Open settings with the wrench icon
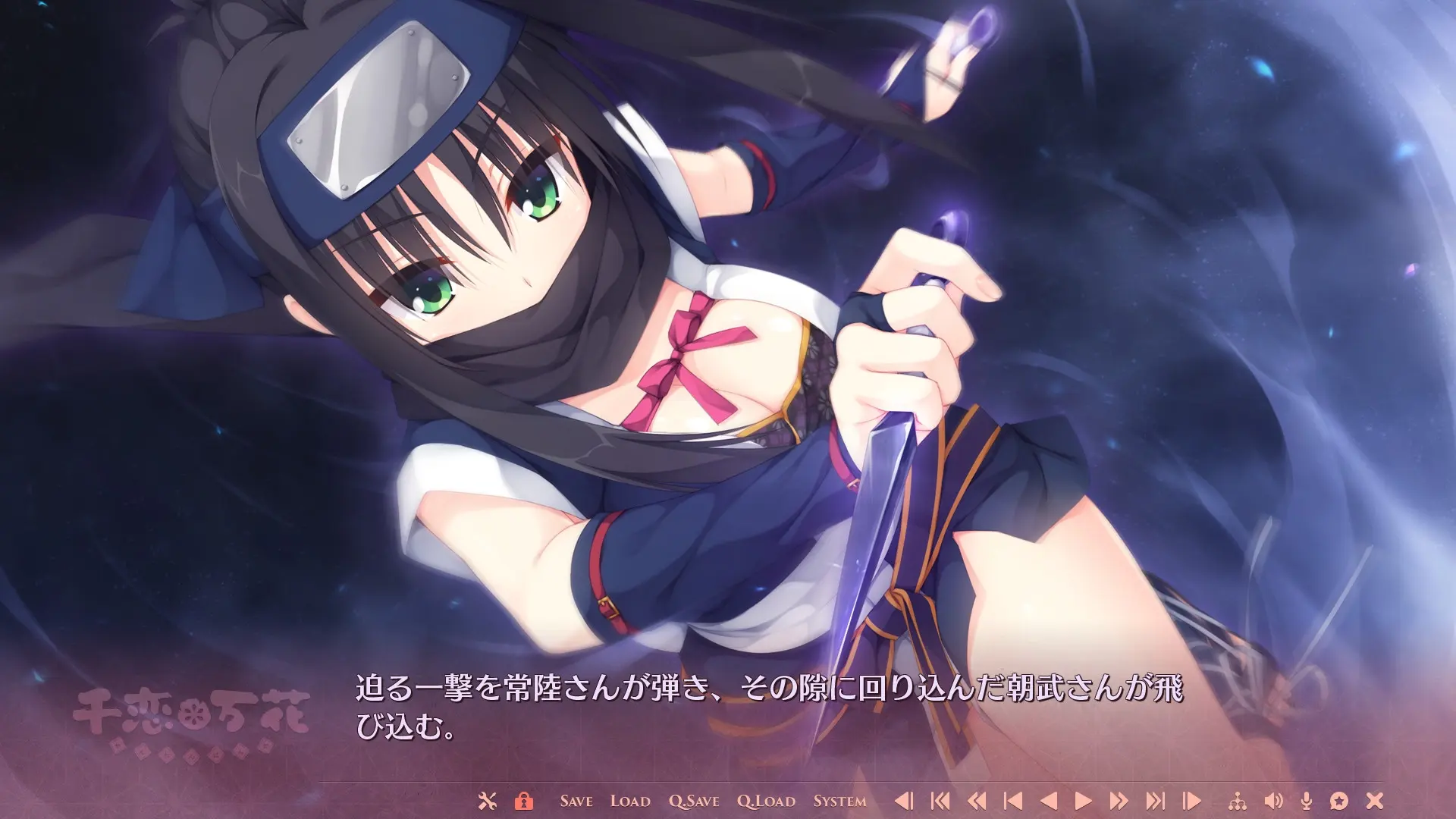The image size is (1456, 819). pos(489,800)
